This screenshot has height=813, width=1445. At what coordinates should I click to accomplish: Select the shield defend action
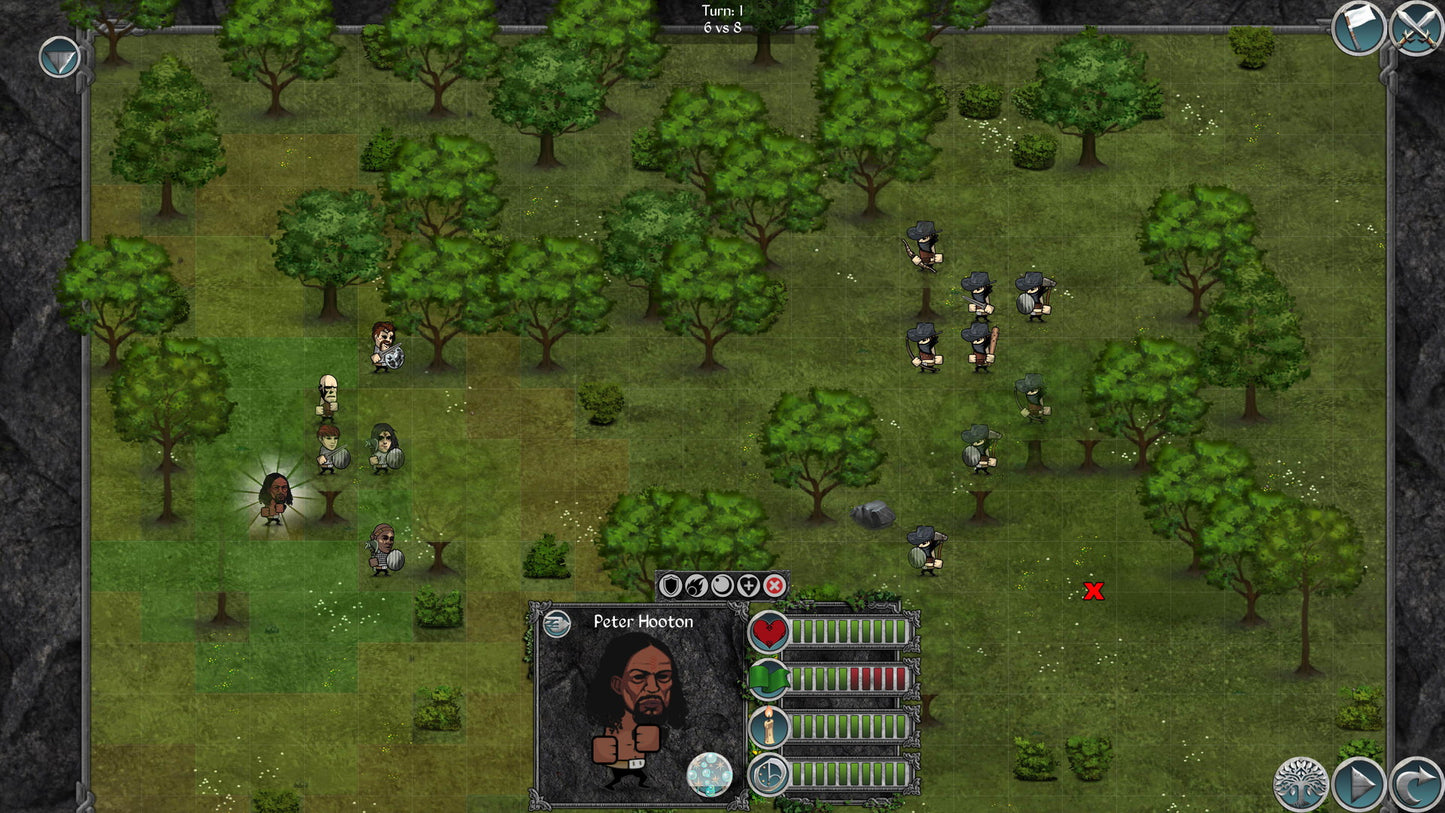pyautogui.click(x=670, y=585)
